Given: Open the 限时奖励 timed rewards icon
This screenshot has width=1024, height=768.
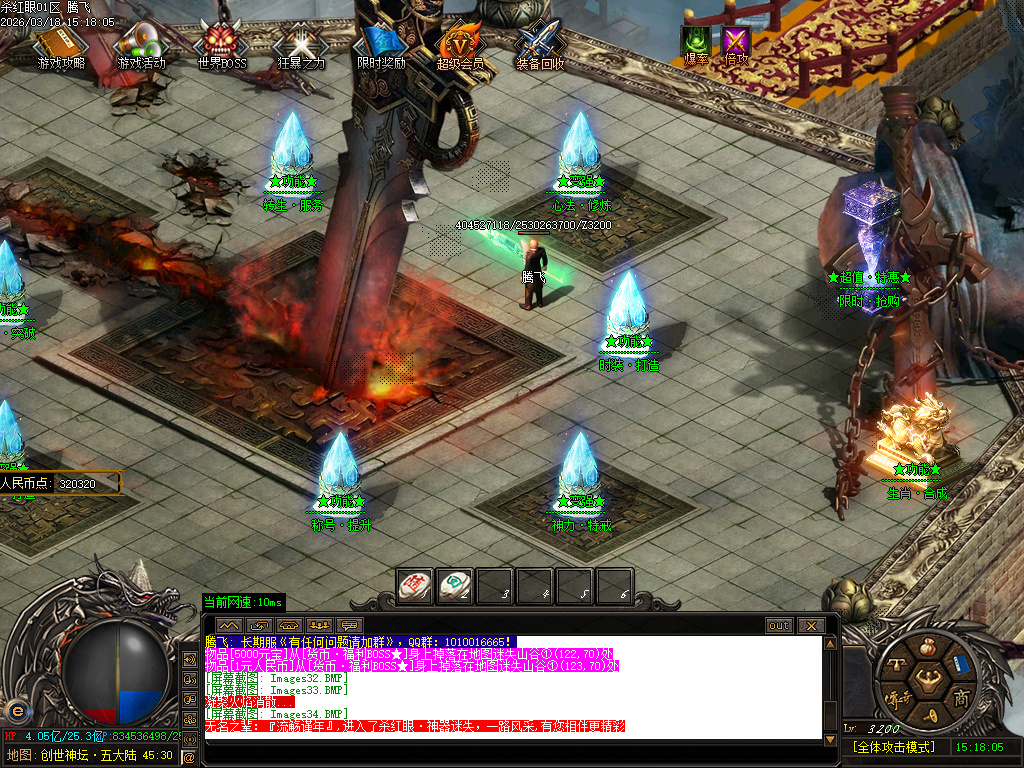Looking at the screenshot, I should pos(381,44).
